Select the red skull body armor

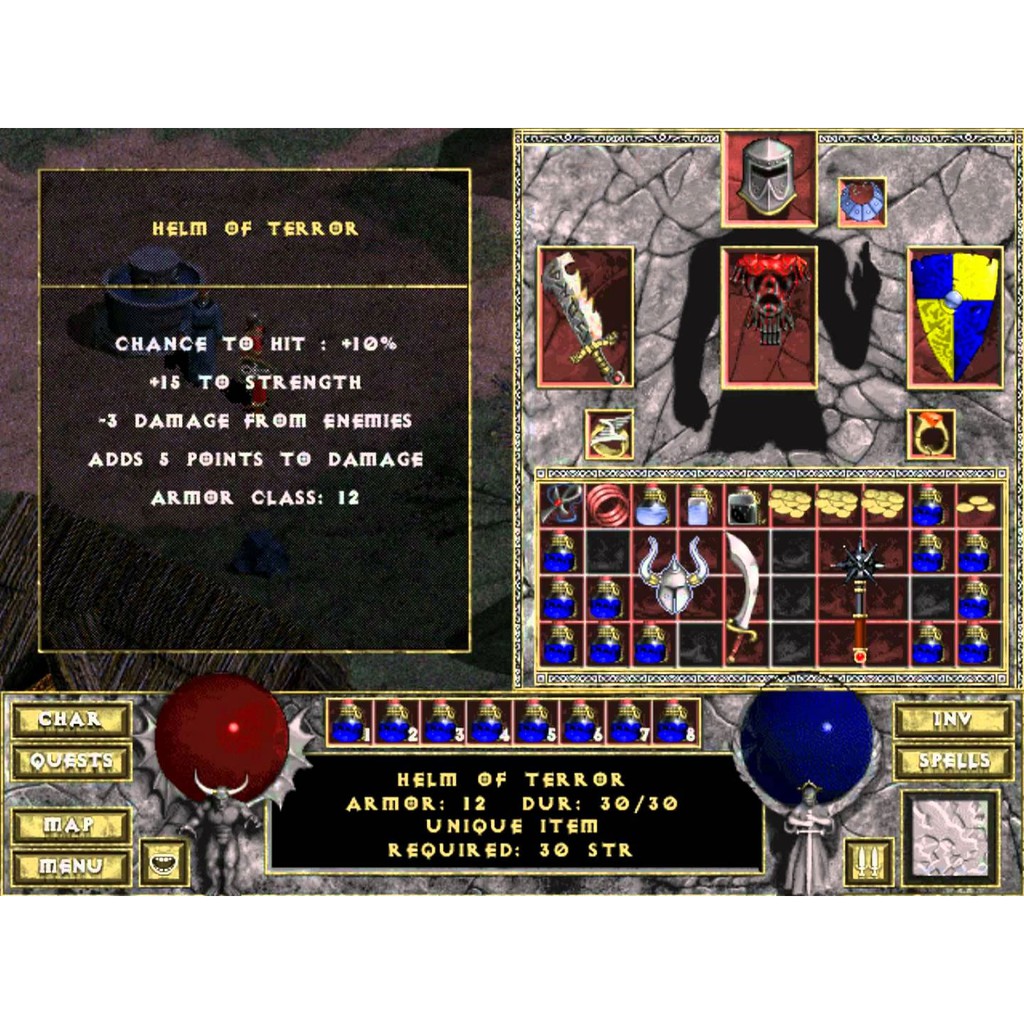point(768,315)
